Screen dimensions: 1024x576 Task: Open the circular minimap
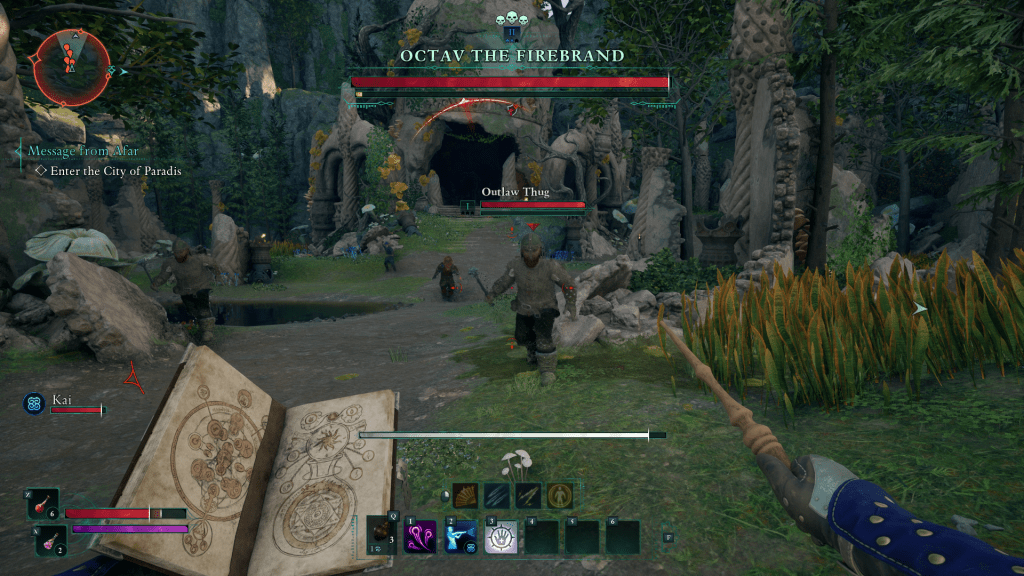click(69, 66)
